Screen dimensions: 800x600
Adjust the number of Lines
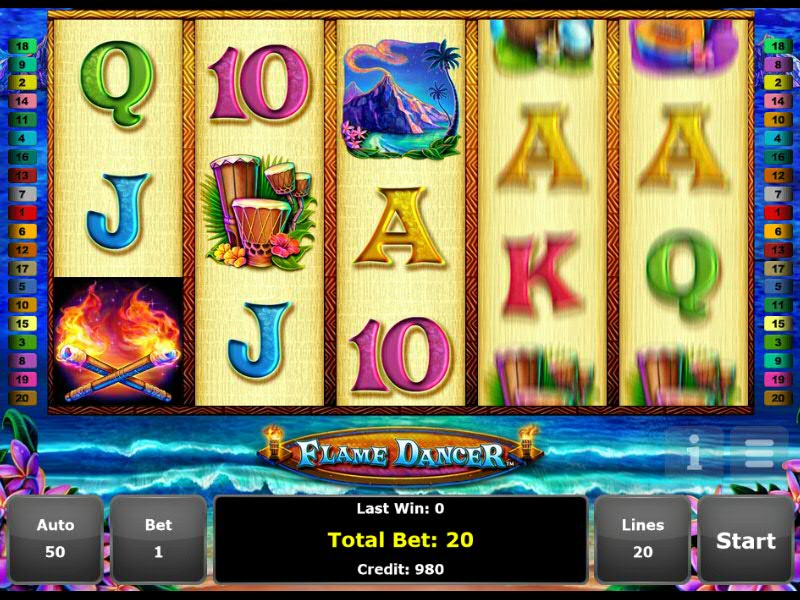pyautogui.click(x=642, y=539)
